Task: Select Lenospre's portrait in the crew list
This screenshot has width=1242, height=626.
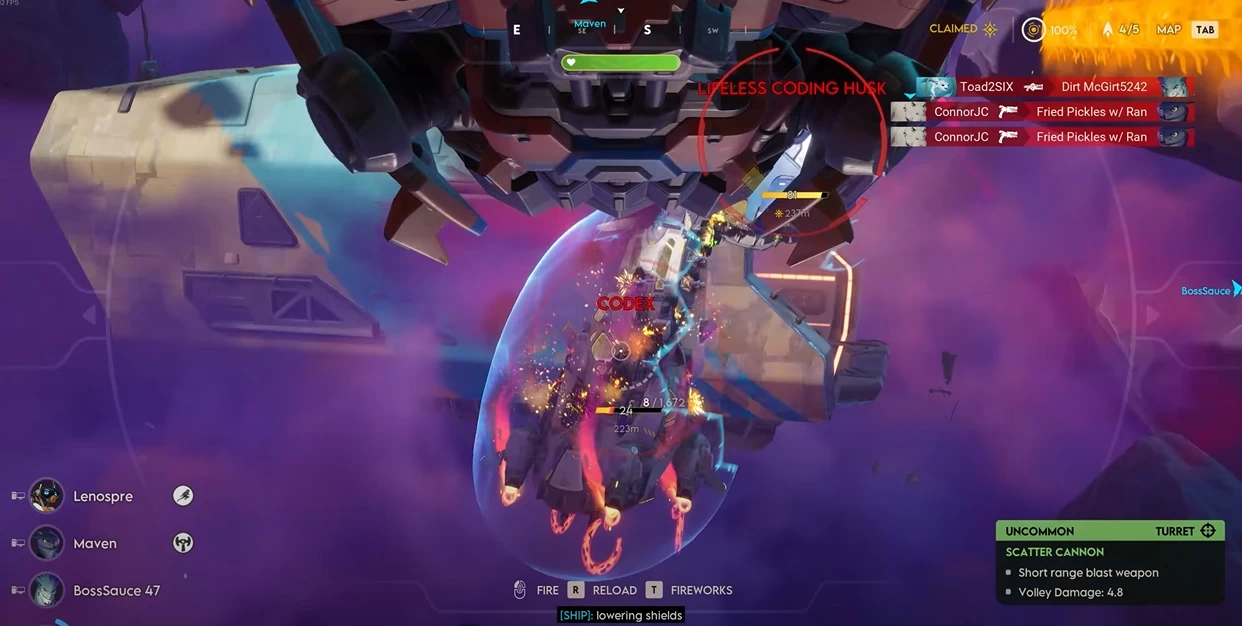Action: pos(47,496)
